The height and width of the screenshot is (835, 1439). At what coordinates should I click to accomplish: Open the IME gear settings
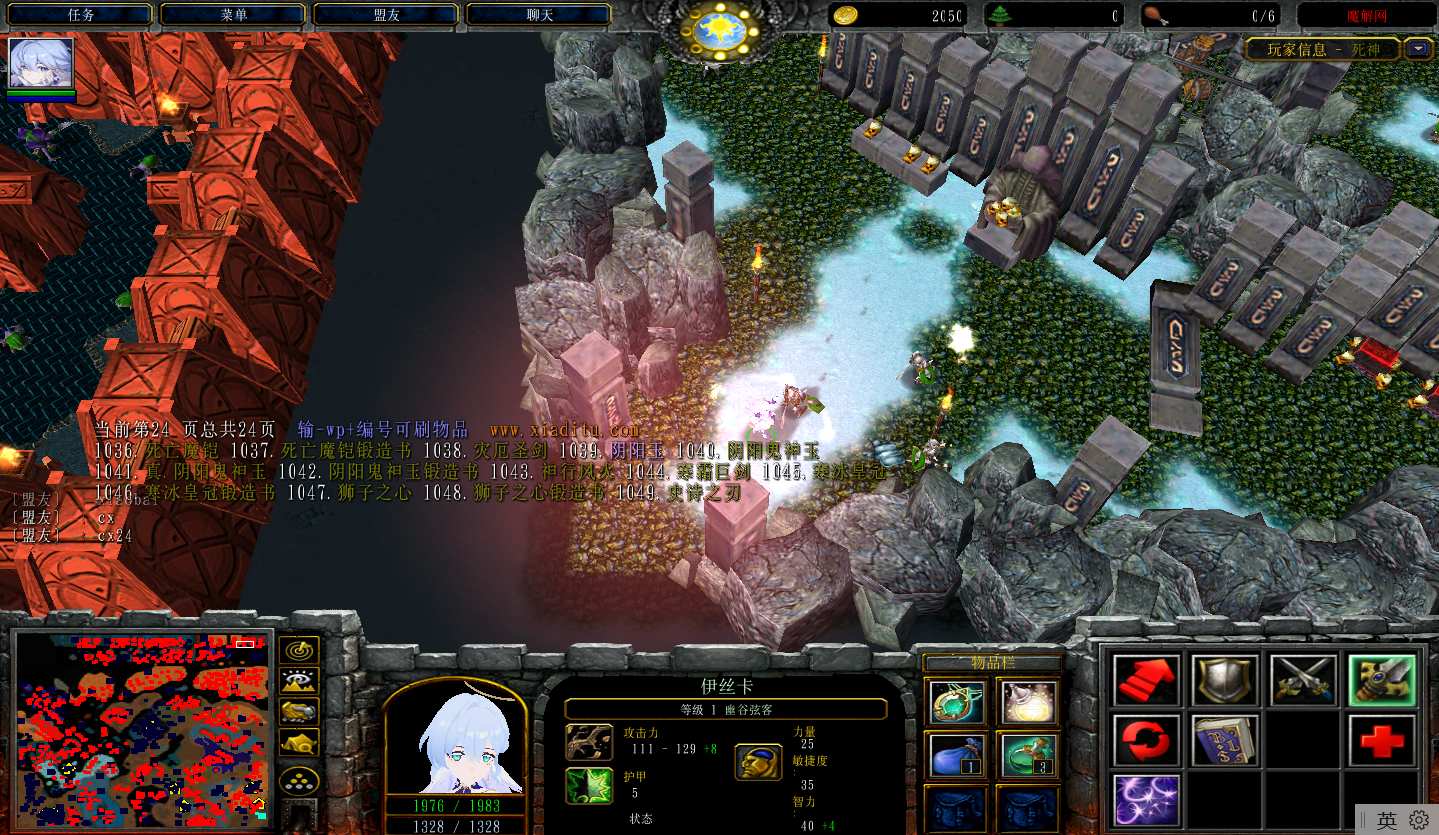tap(1419, 821)
